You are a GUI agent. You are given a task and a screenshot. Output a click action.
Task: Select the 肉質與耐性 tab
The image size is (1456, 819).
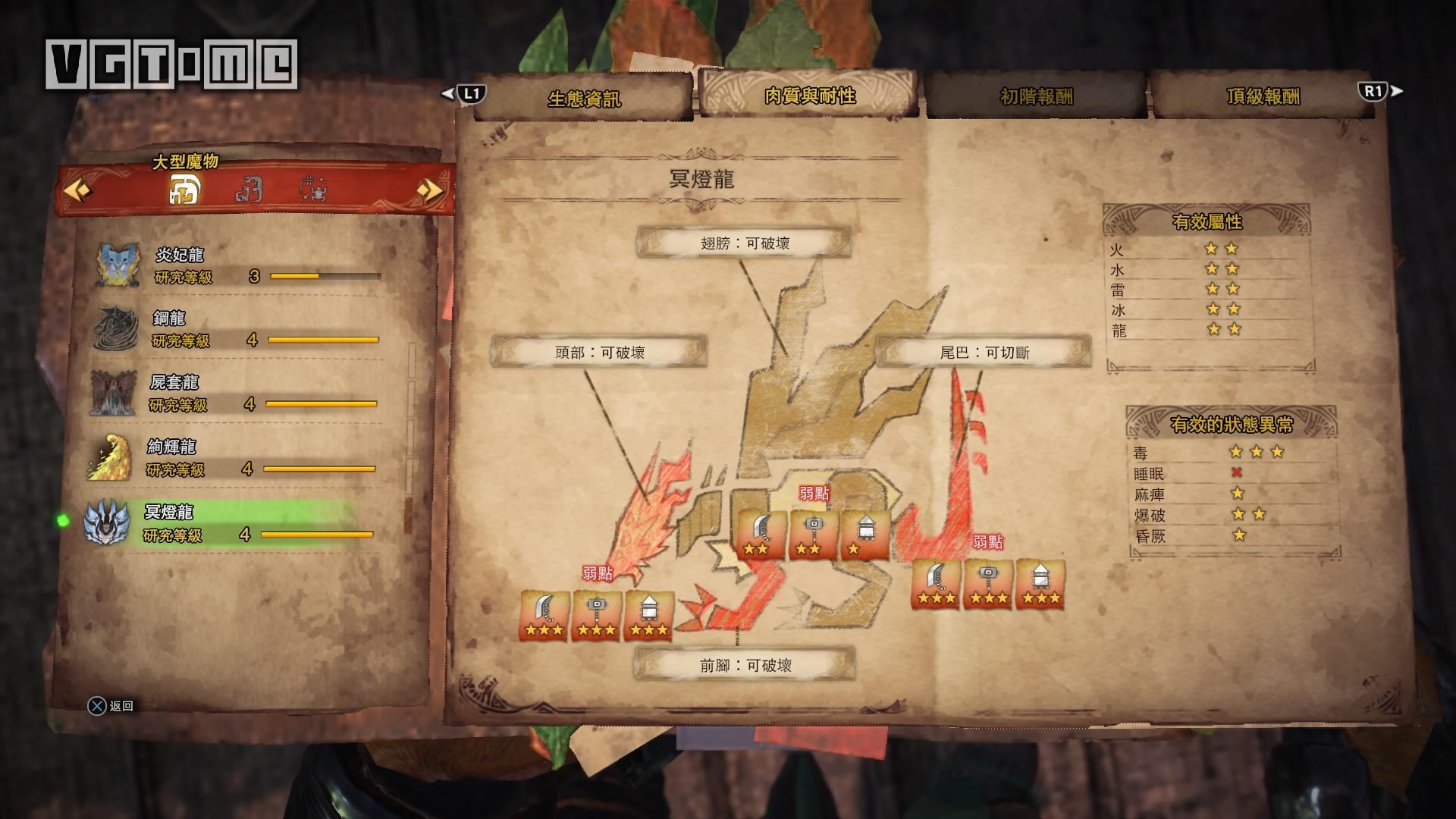[x=809, y=96]
